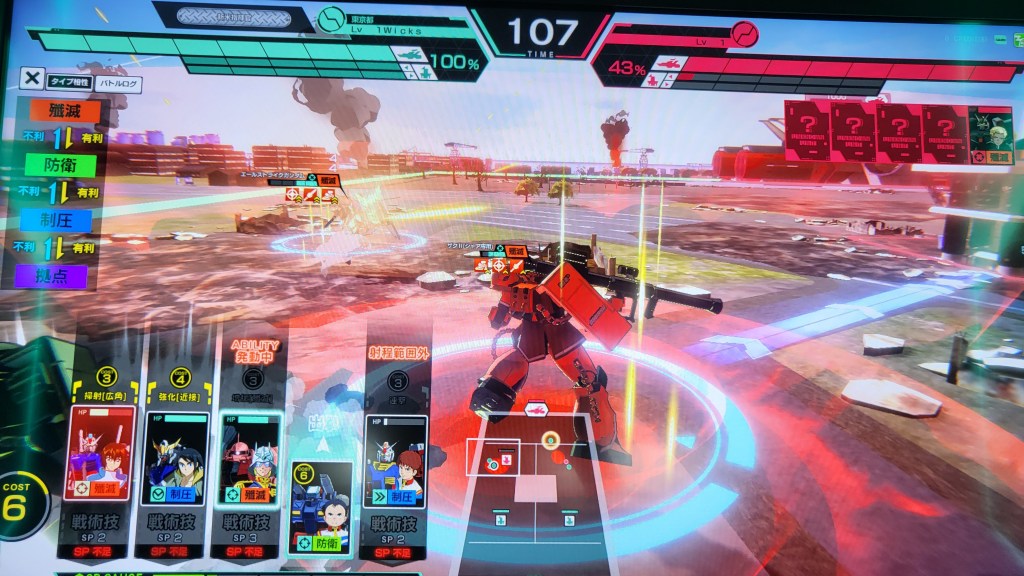This screenshot has width=1024, height=576.
Task: Select the red-haired pilot 殲滅 unit card
Action: pos(100,453)
